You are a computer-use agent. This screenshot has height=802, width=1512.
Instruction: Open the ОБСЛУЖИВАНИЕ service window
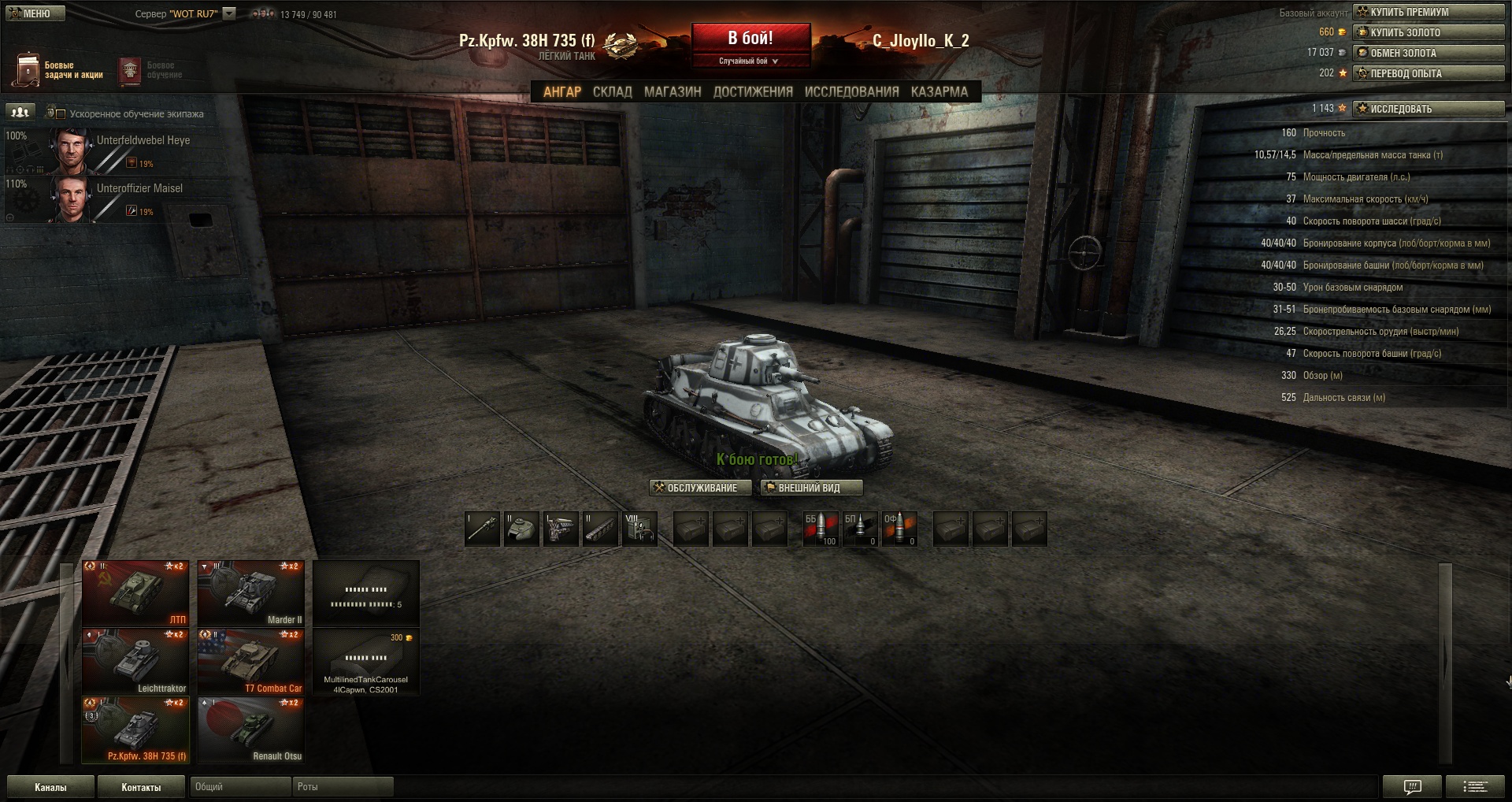(x=700, y=488)
